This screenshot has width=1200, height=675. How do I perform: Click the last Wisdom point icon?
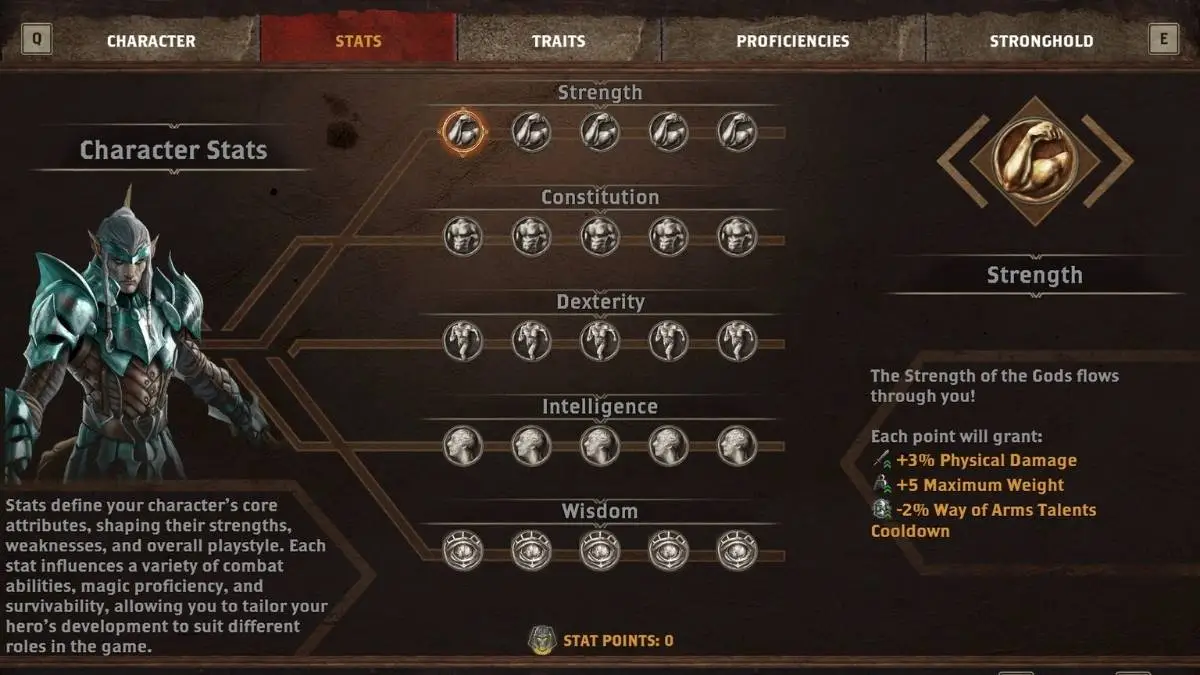pyautogui.click(x=737, y=550)
